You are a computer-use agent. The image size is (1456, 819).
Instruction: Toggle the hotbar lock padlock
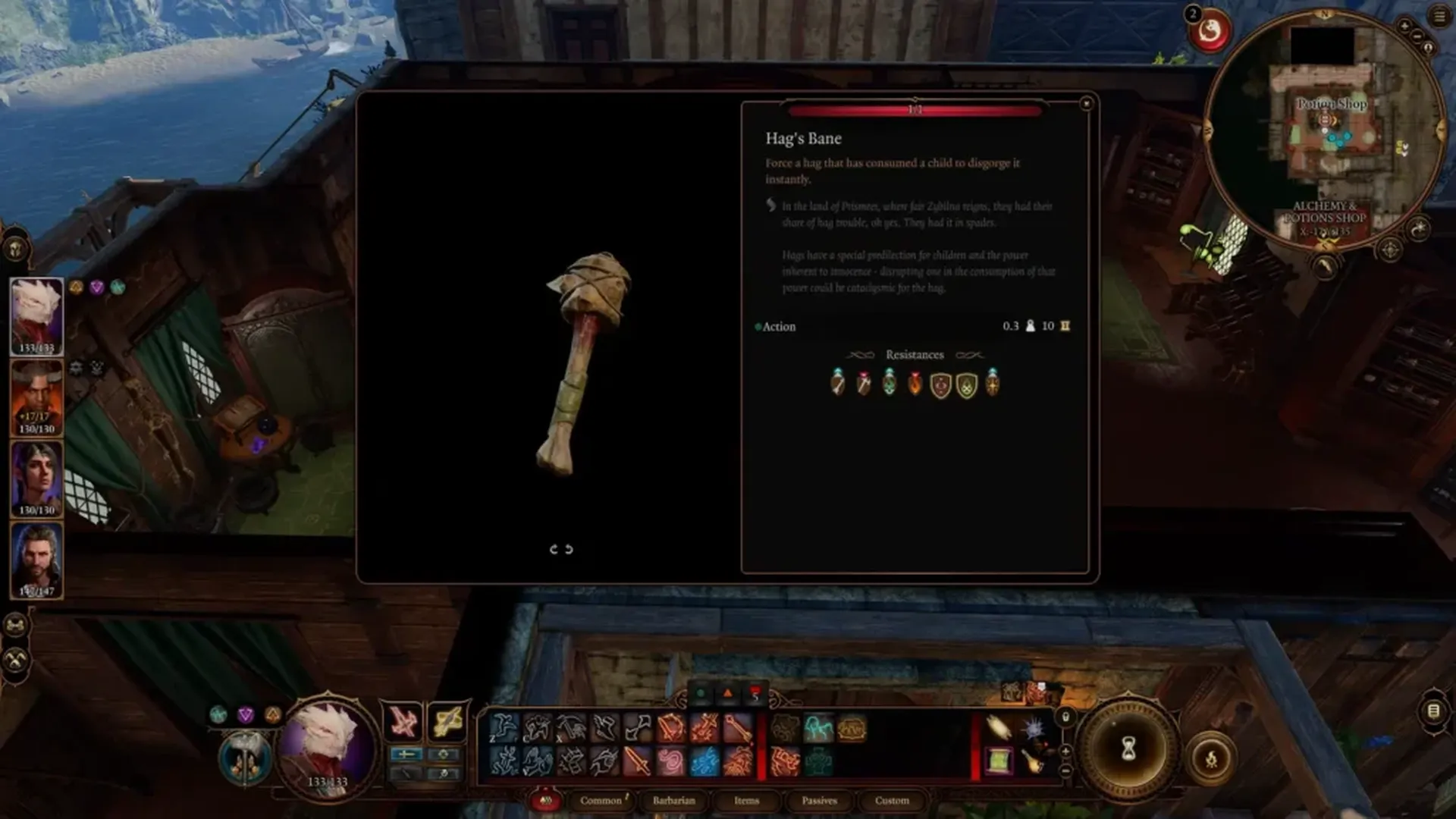pos(1065,717)
